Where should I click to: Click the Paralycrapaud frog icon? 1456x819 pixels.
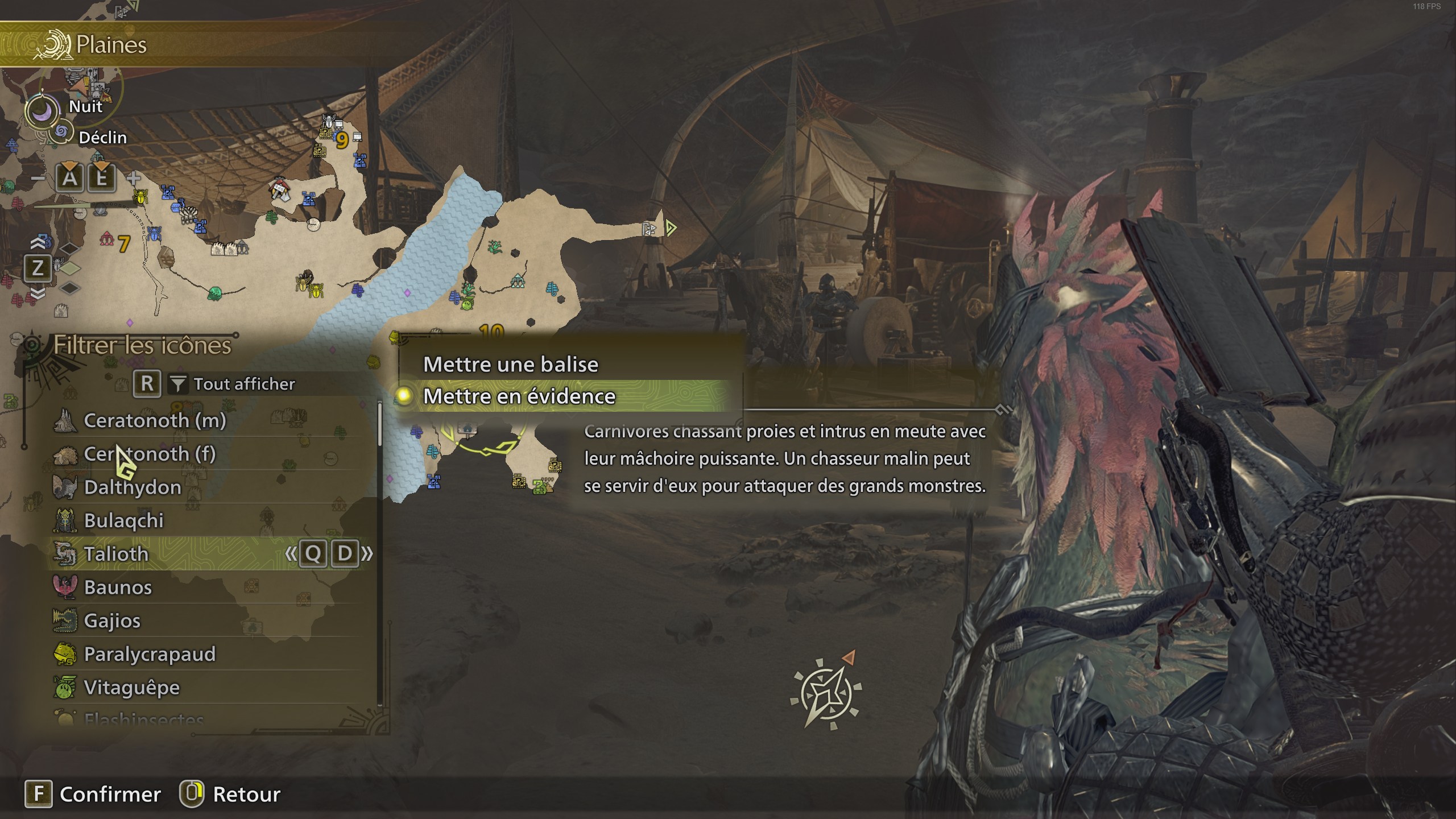pyautogui.click(x=67, y=653)
